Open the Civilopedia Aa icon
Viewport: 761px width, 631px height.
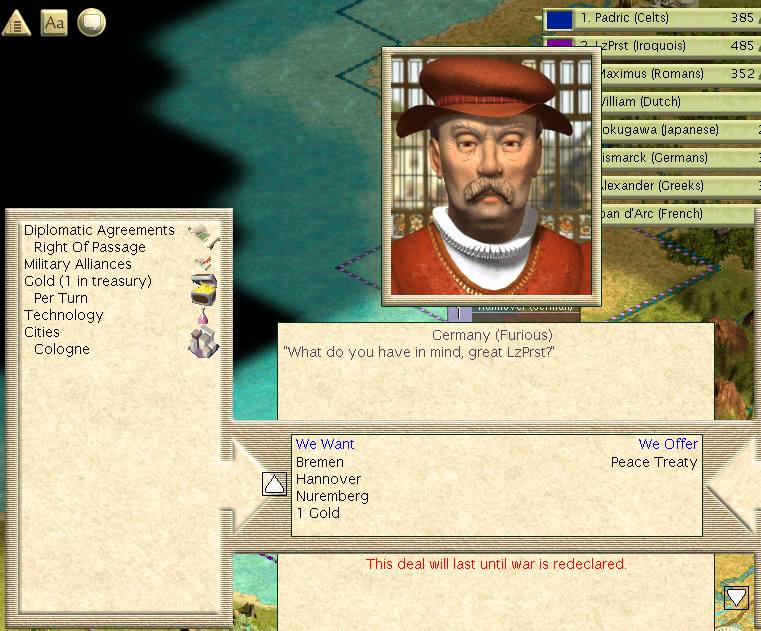(54, 22)
